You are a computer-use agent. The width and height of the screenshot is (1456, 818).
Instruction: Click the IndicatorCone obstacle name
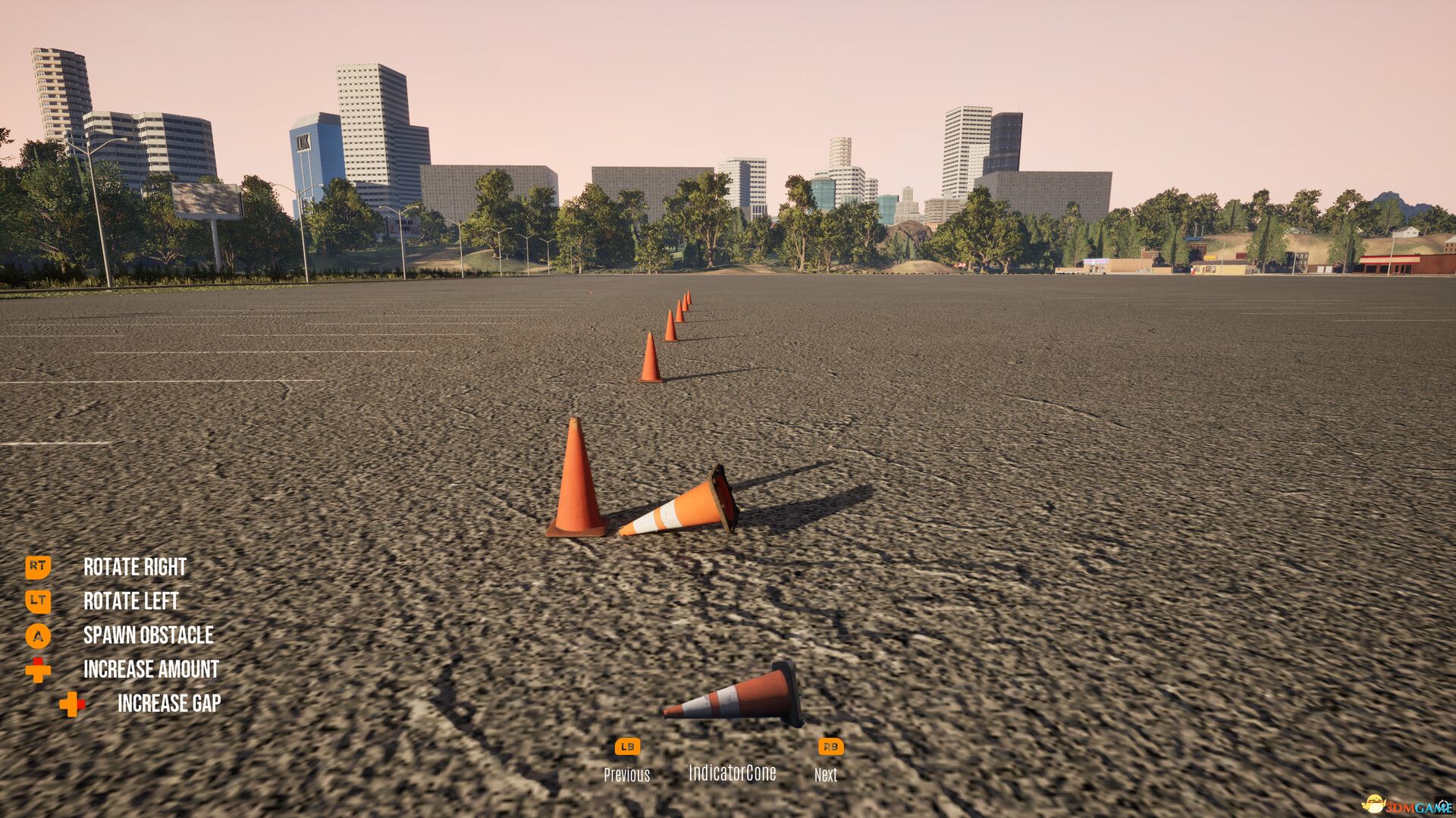[x=732, y=774]
